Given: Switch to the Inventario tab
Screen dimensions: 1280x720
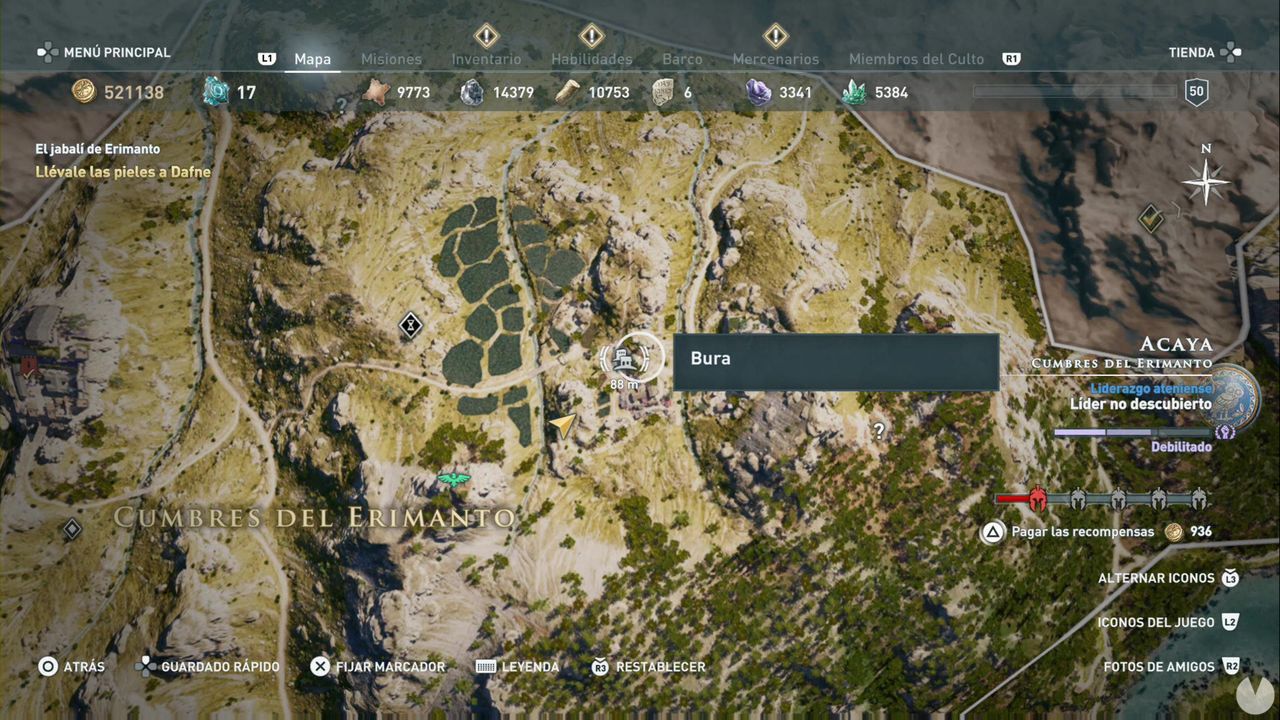Looking at the screenshot, I should [487, 59].
